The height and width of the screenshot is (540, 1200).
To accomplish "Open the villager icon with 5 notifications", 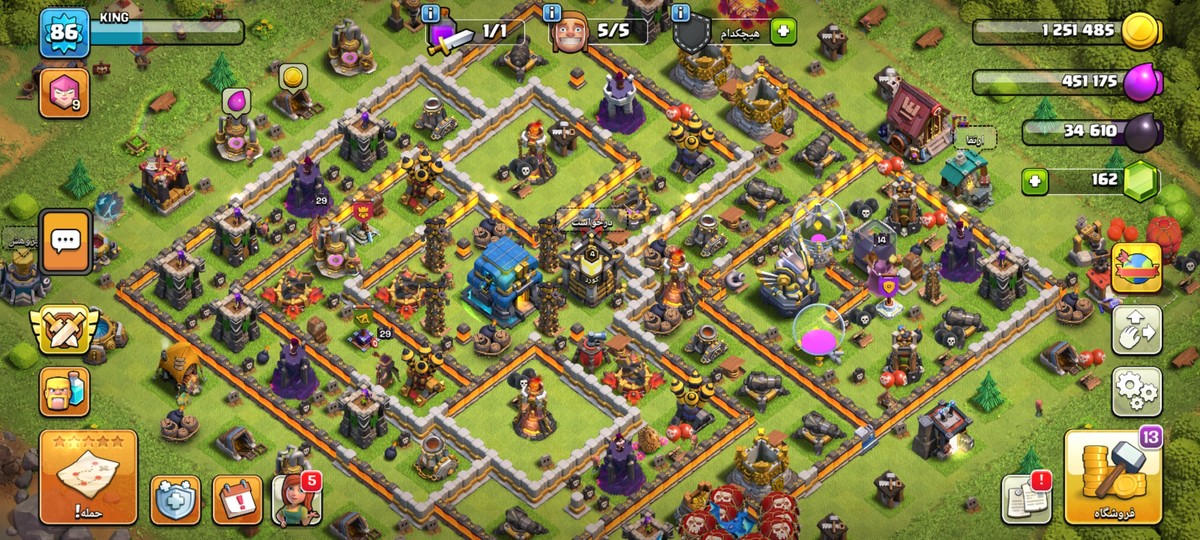I will point(297,499).
